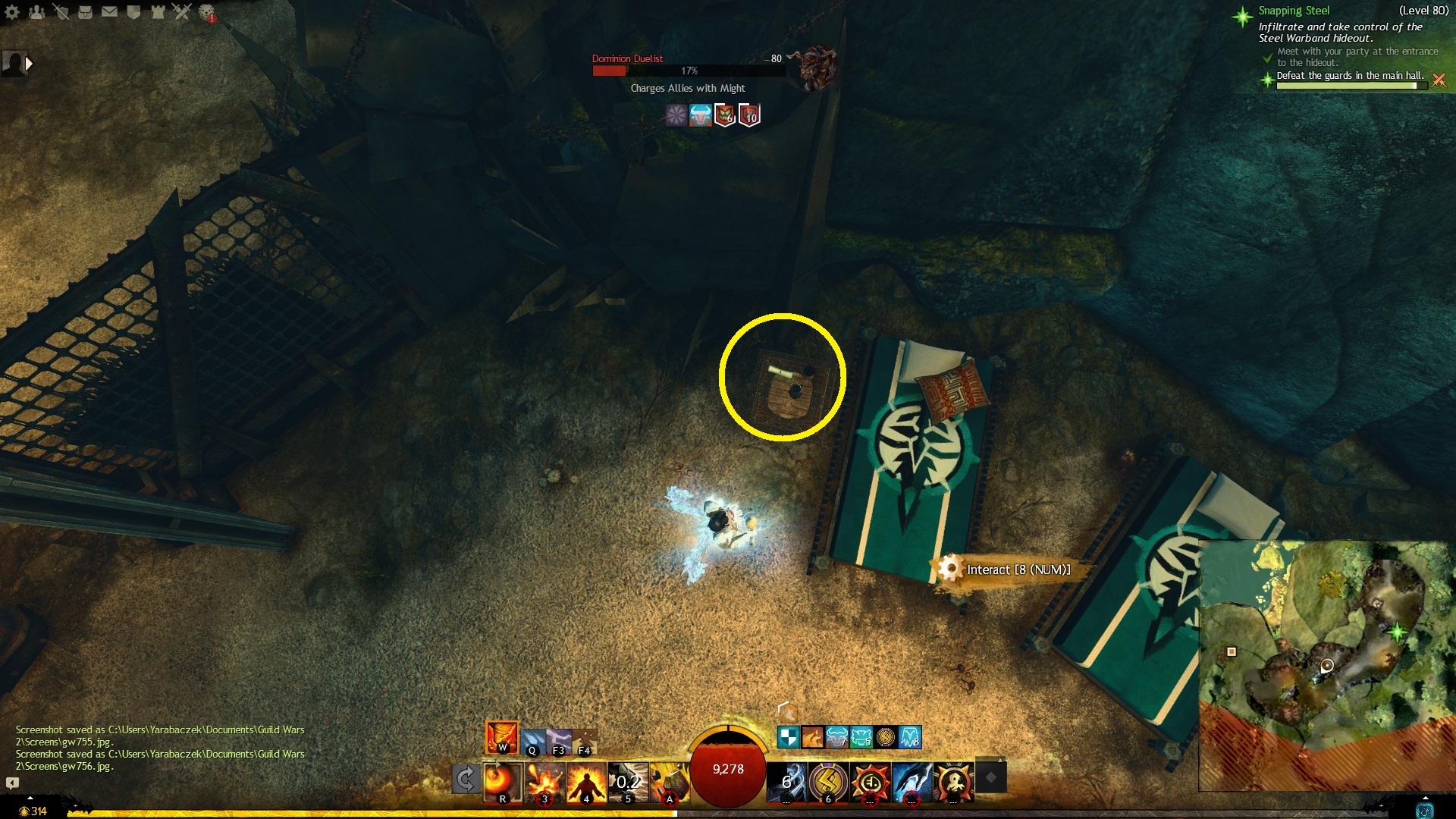
Task: Open the contacts and LFG people icon
Action: coord(36,12)
